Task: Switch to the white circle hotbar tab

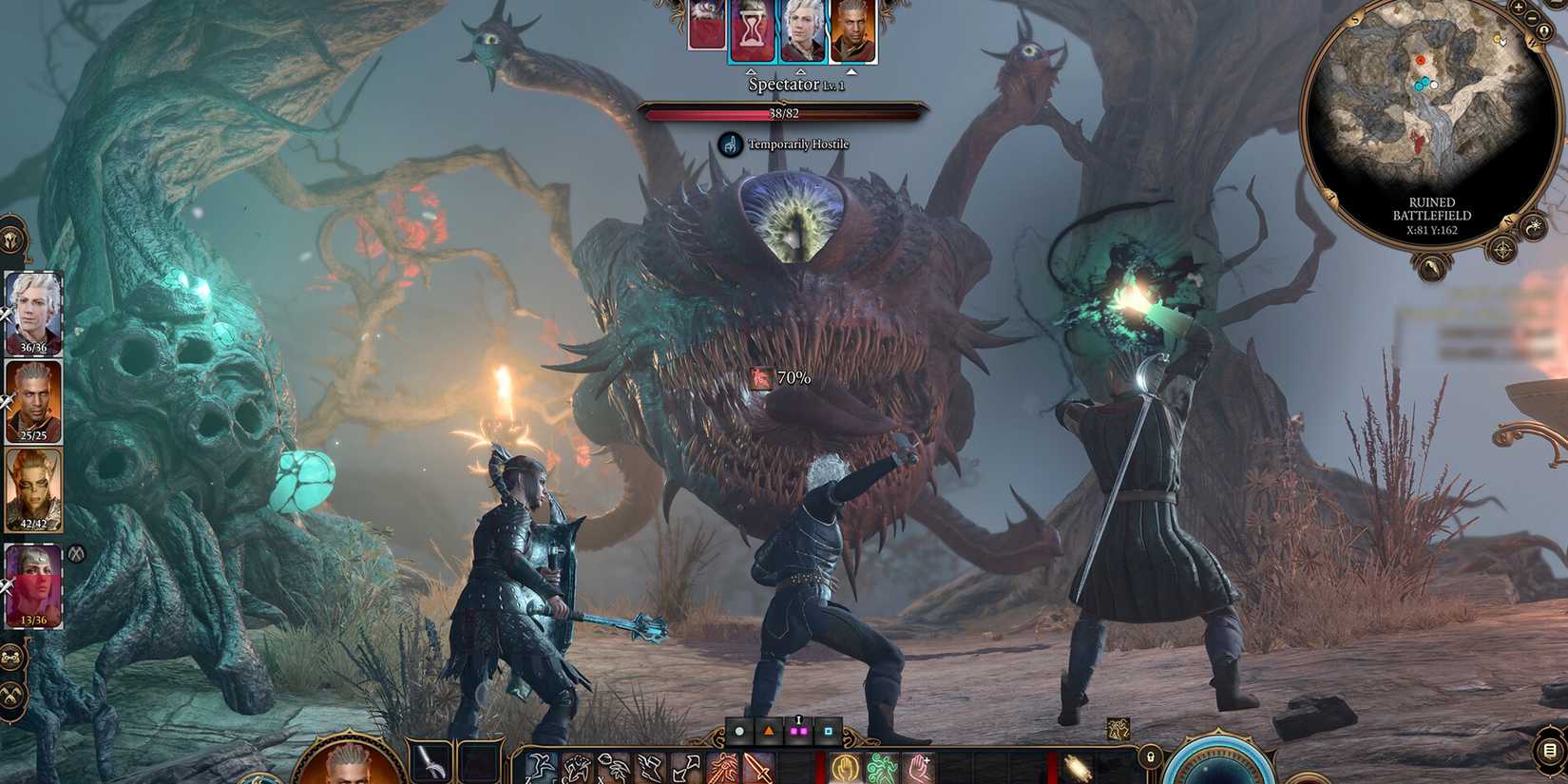Action: (x=739, y=731)
